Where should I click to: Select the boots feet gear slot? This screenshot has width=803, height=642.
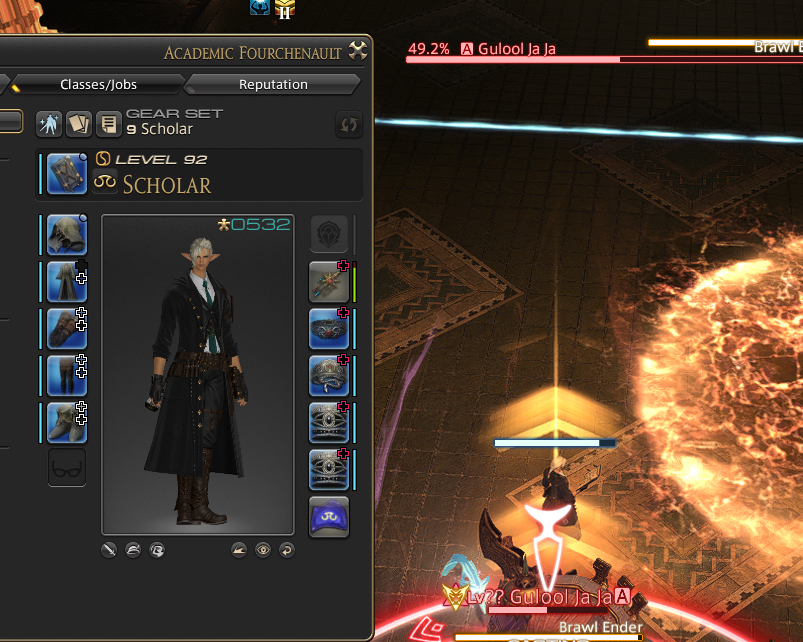[x=67, y=423]
